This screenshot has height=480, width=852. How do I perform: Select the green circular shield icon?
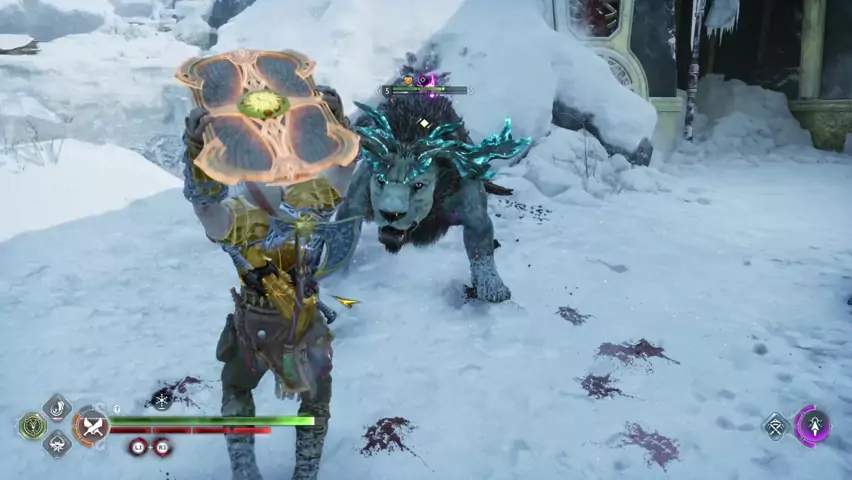32,426
